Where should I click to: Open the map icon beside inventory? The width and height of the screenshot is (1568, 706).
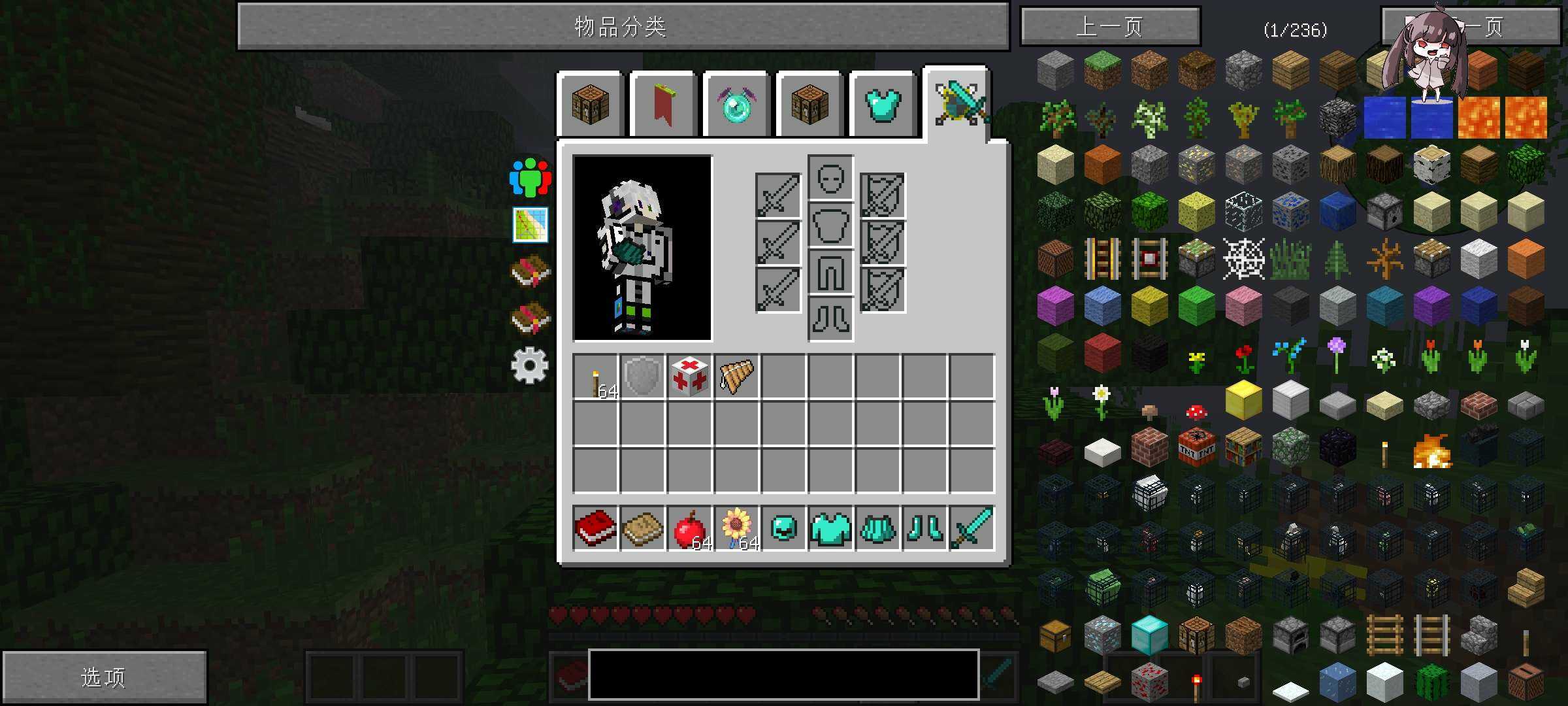530,225
